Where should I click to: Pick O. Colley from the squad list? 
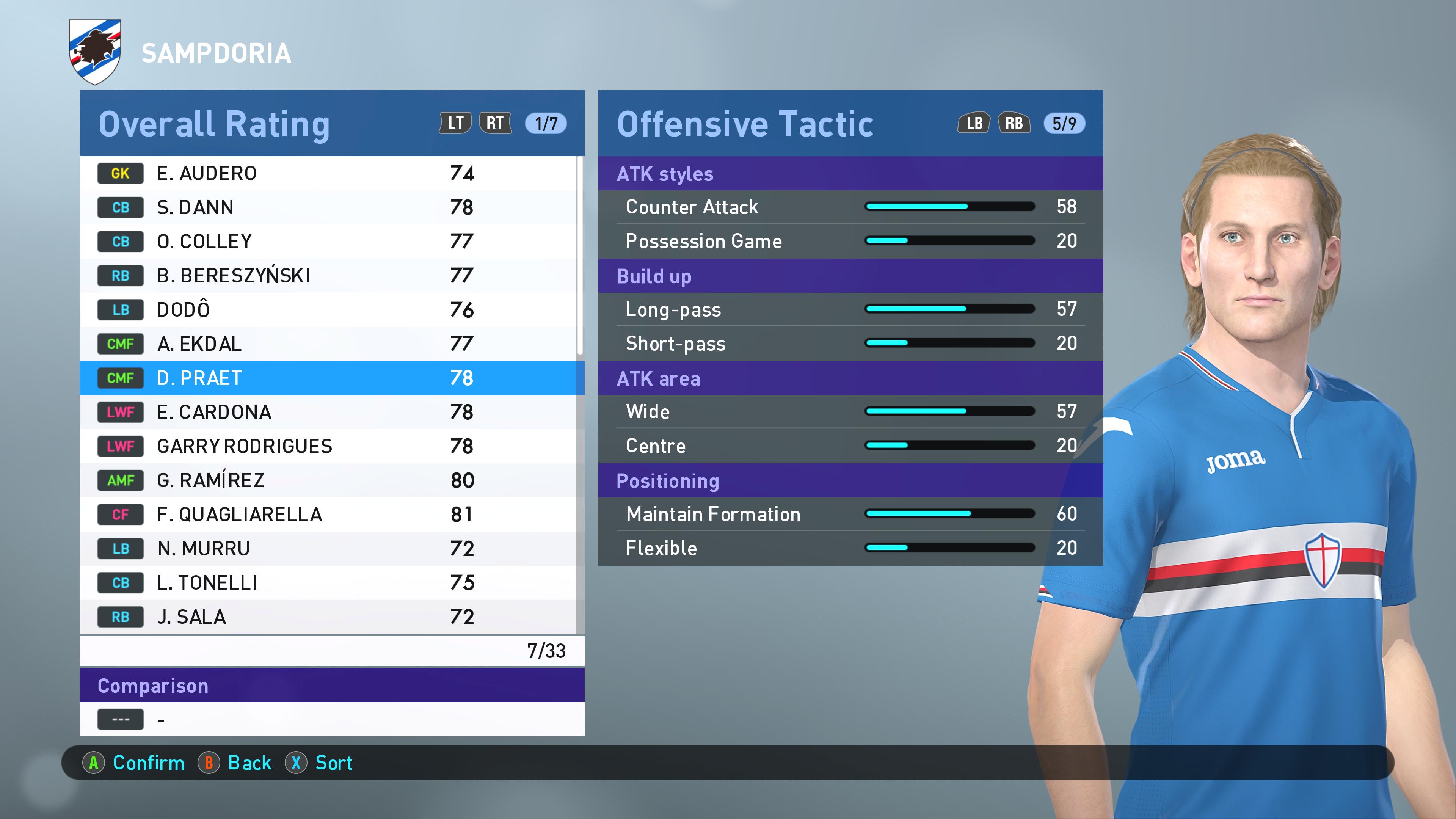pyautogui.click(x=328, y=242)
